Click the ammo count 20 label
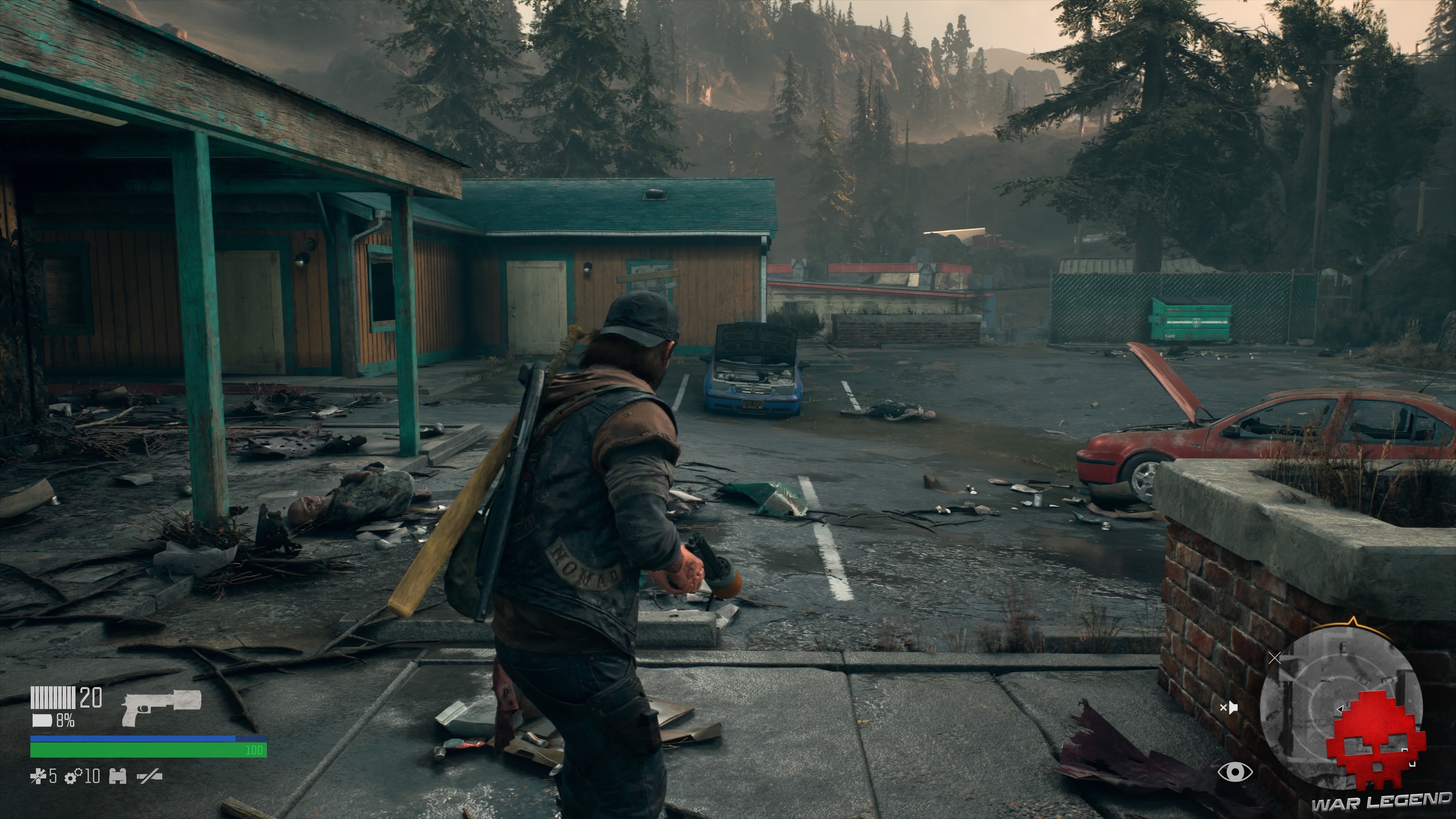This screenshot has height=819, width=1456. tap(91, 698)
